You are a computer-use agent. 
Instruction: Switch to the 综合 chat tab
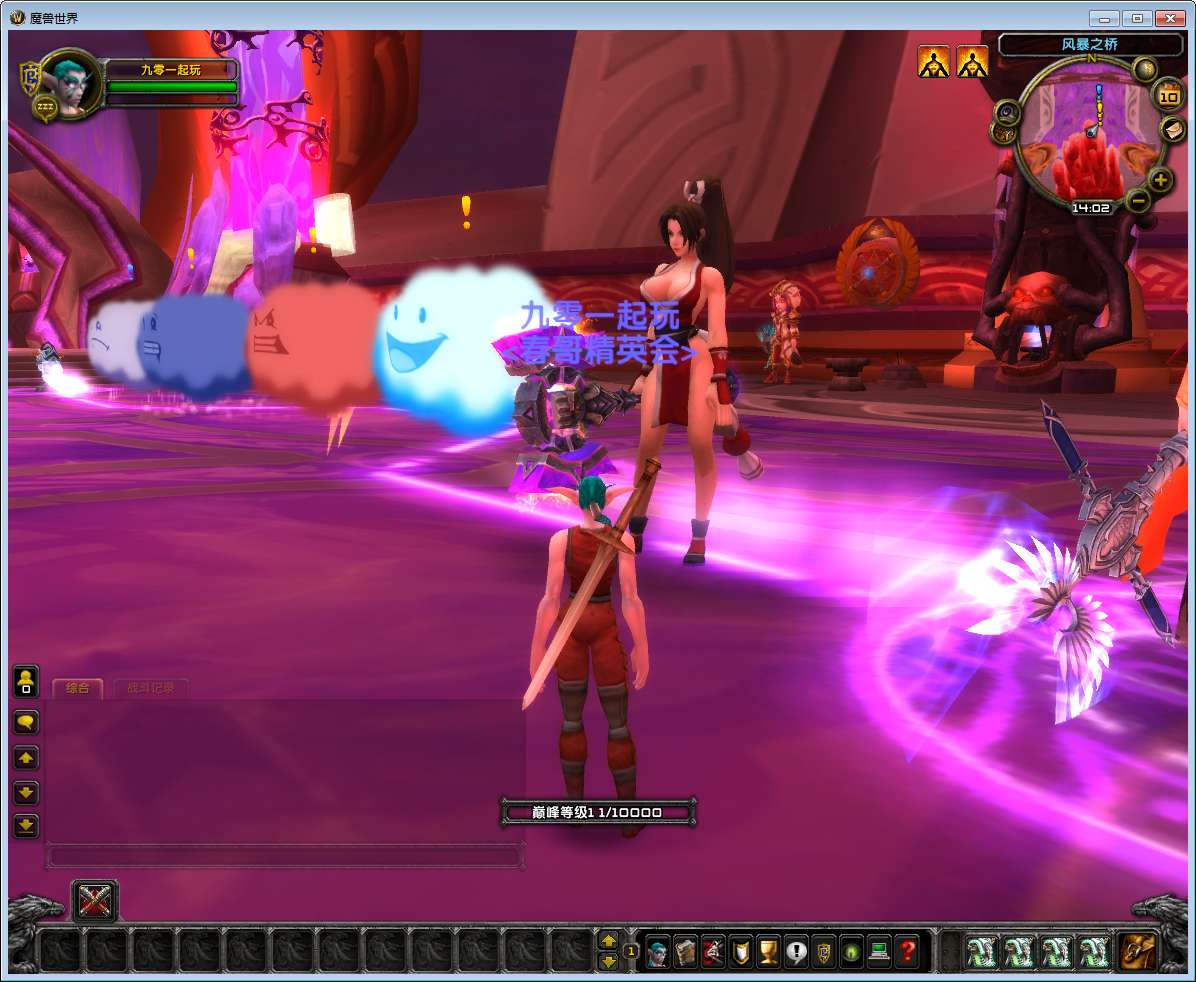(77, 688)
